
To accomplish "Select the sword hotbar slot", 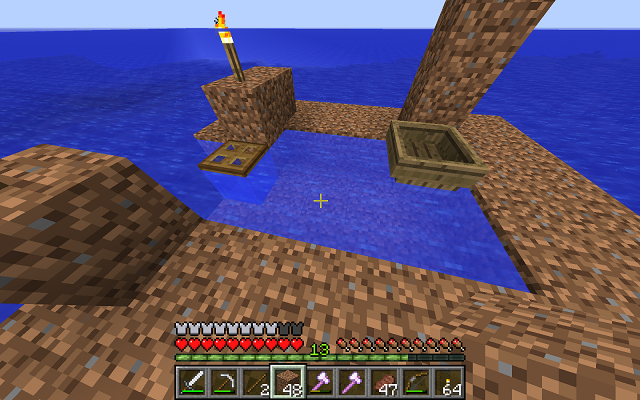I will [x=193, y=382].
